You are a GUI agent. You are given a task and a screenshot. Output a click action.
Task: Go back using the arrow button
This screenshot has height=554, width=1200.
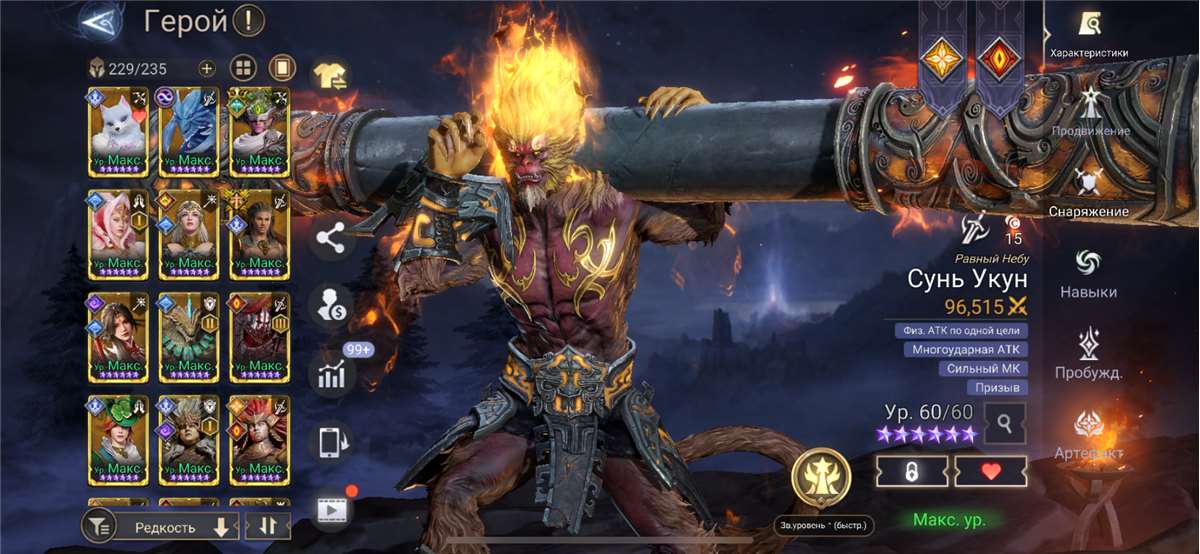pos(101,22)
